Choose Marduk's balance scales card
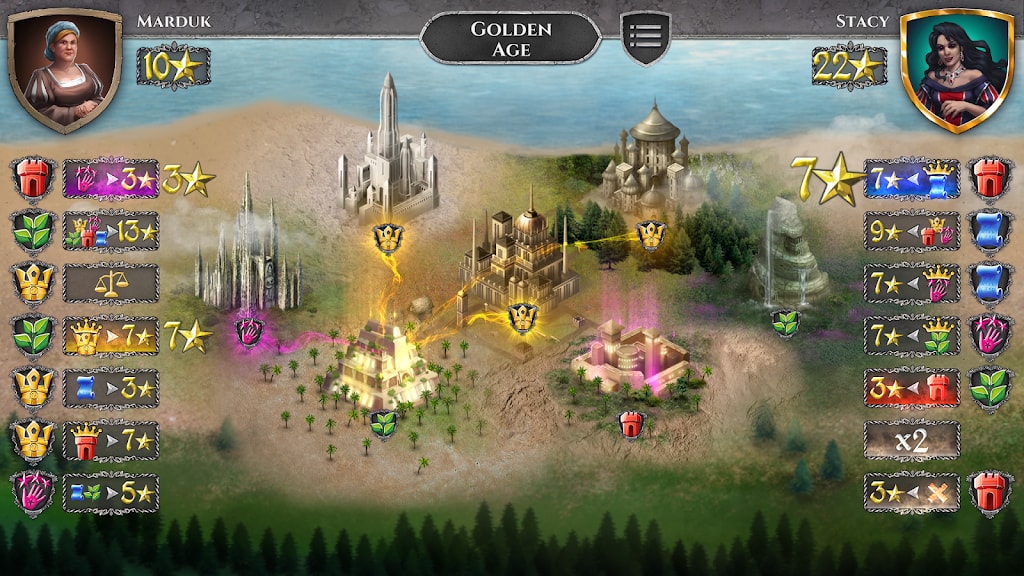The image size is (1024, 576). (x=111, y=283)
